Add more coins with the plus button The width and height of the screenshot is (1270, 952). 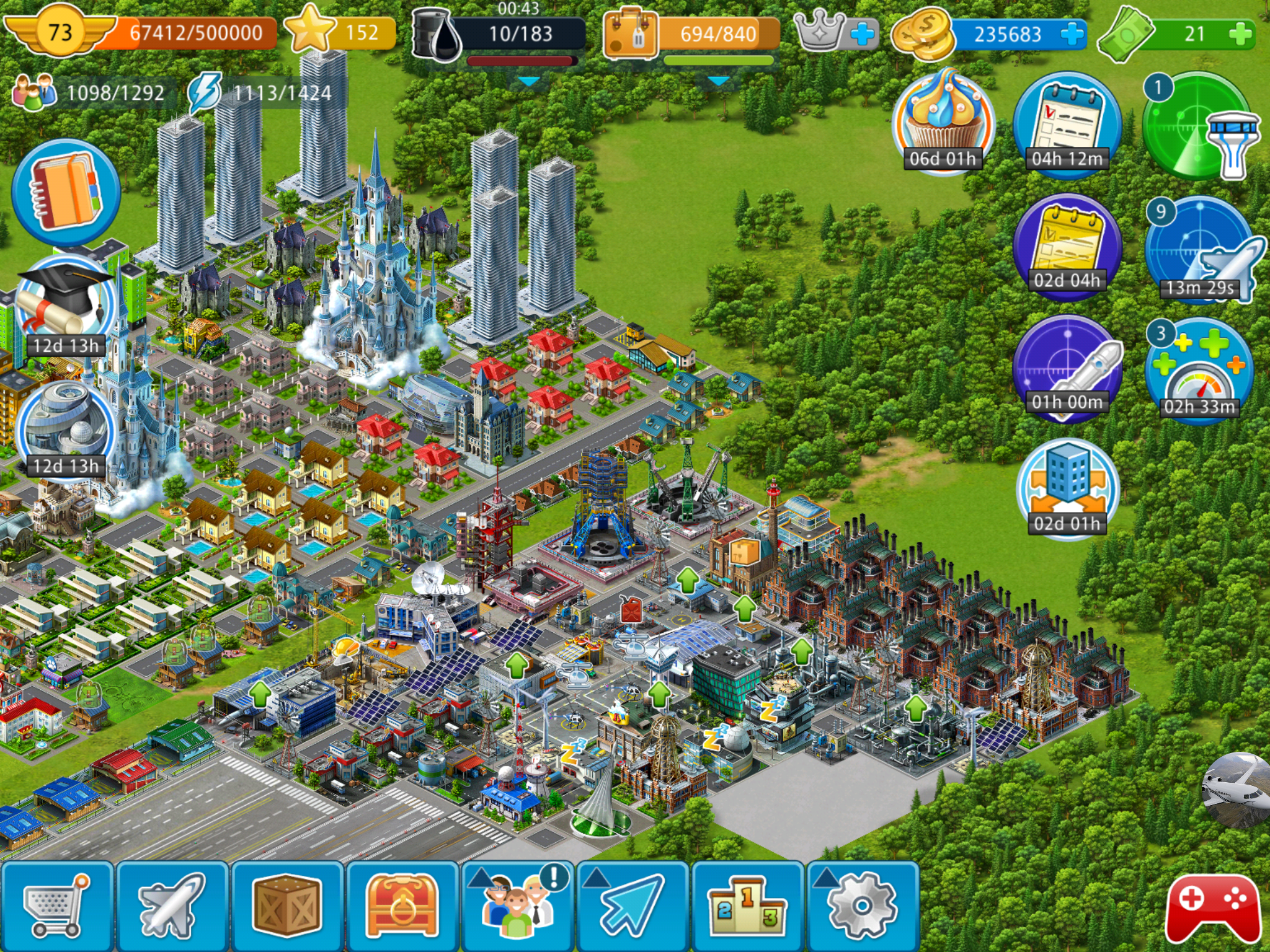pyautogui.click(x=1072, y=34)
